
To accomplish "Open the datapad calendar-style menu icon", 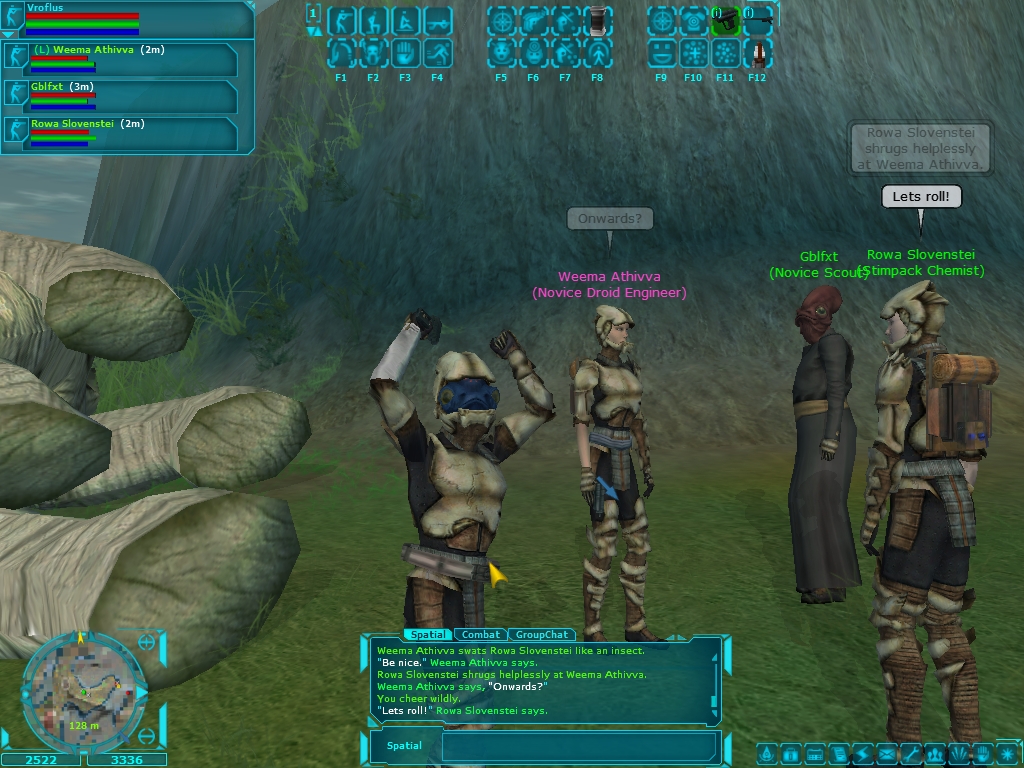I will point(814,753).
